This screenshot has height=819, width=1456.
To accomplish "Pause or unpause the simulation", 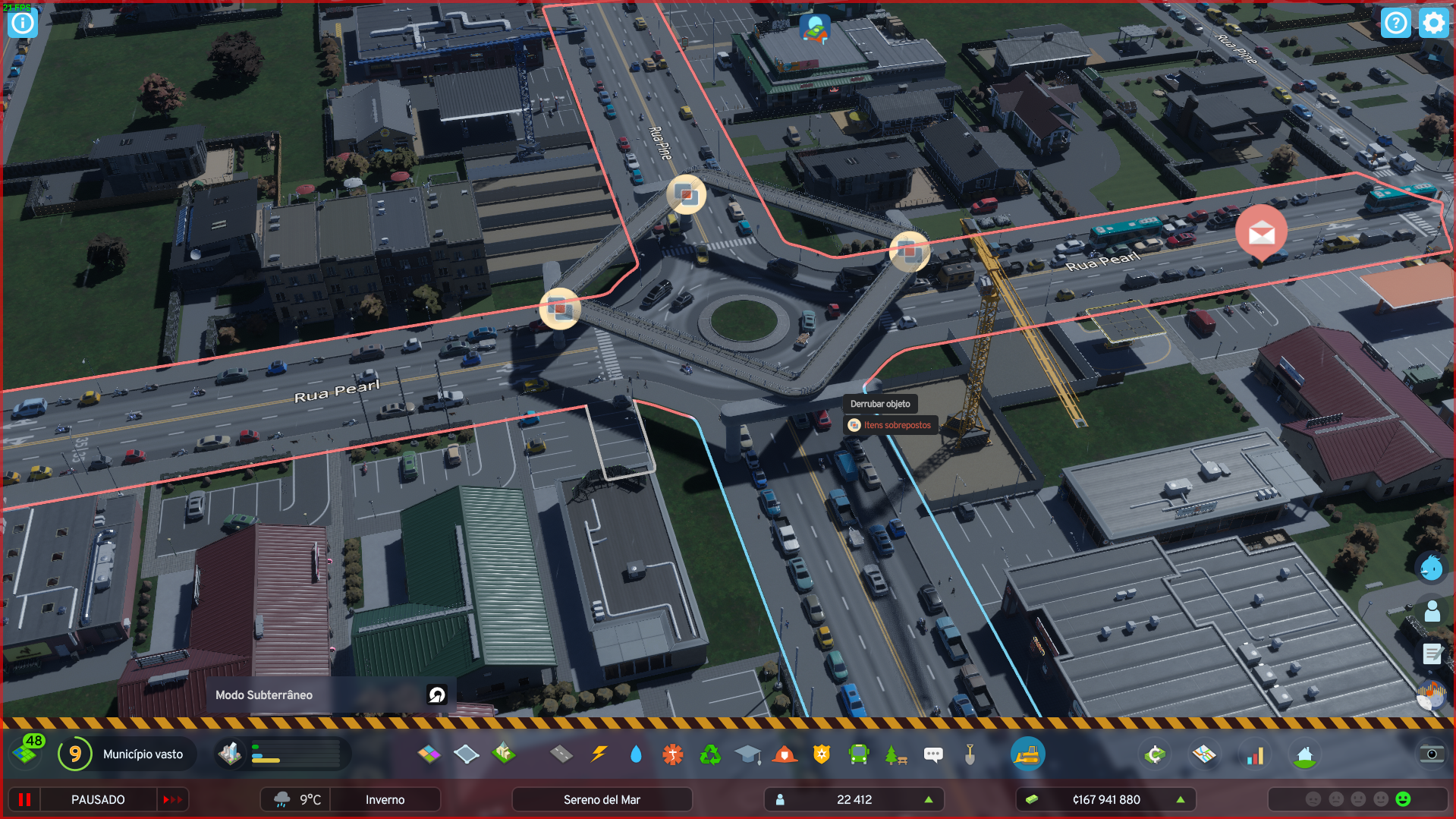I will (25, 799).
